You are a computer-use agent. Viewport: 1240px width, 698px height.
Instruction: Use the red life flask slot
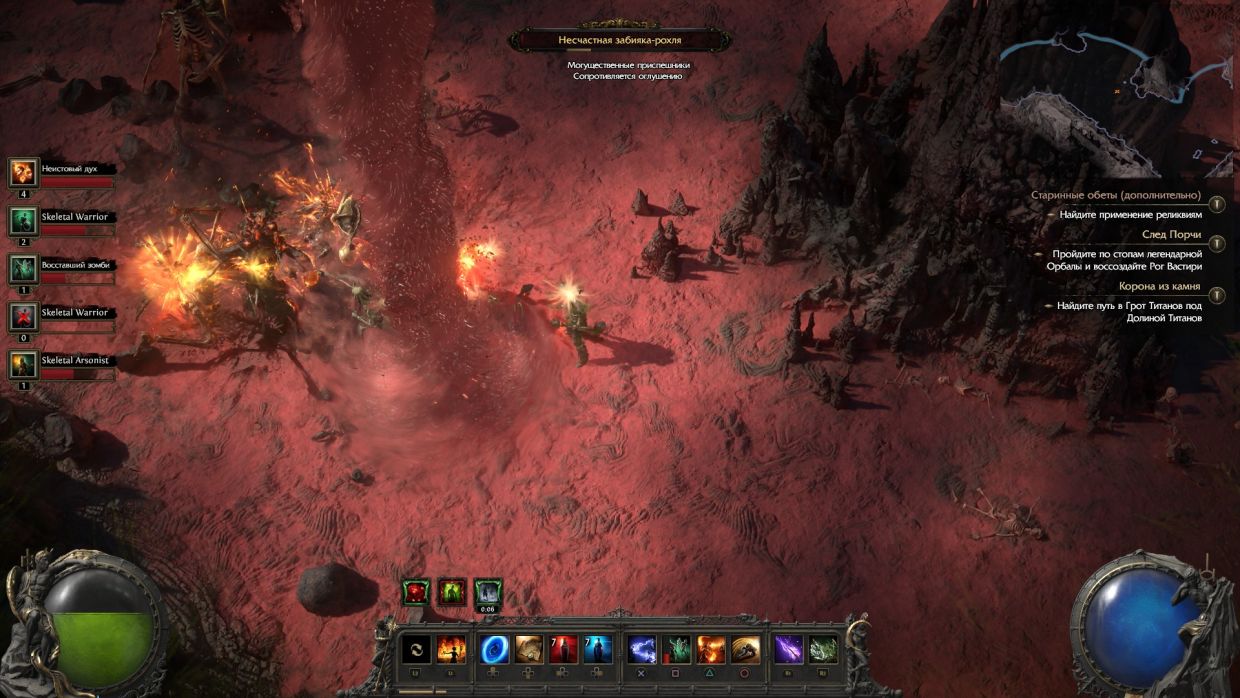563,650
